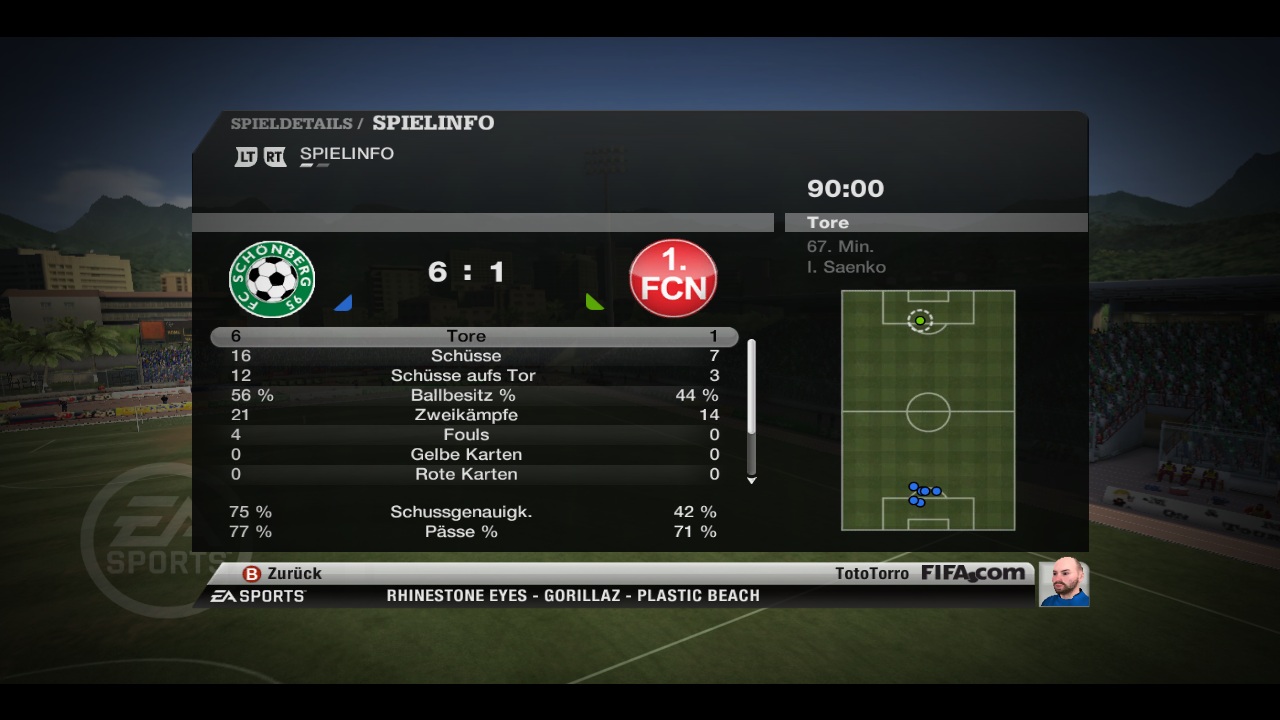
Task: Click the 1. FCN club crest
Action: pyautogui.click(x=673, y=279)
